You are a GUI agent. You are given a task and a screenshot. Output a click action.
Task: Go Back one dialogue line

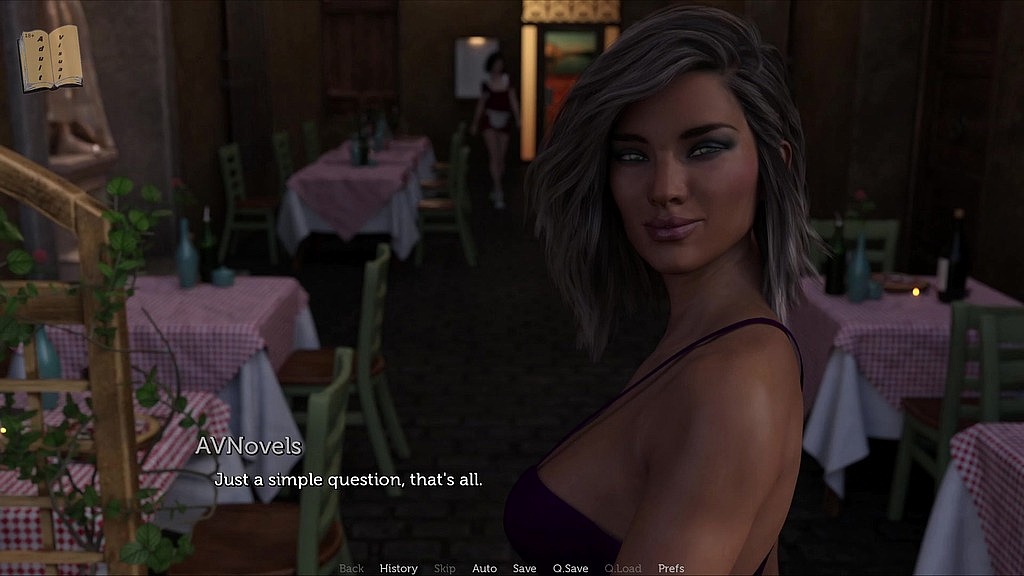pyautogui.click(x=351, y=568)
